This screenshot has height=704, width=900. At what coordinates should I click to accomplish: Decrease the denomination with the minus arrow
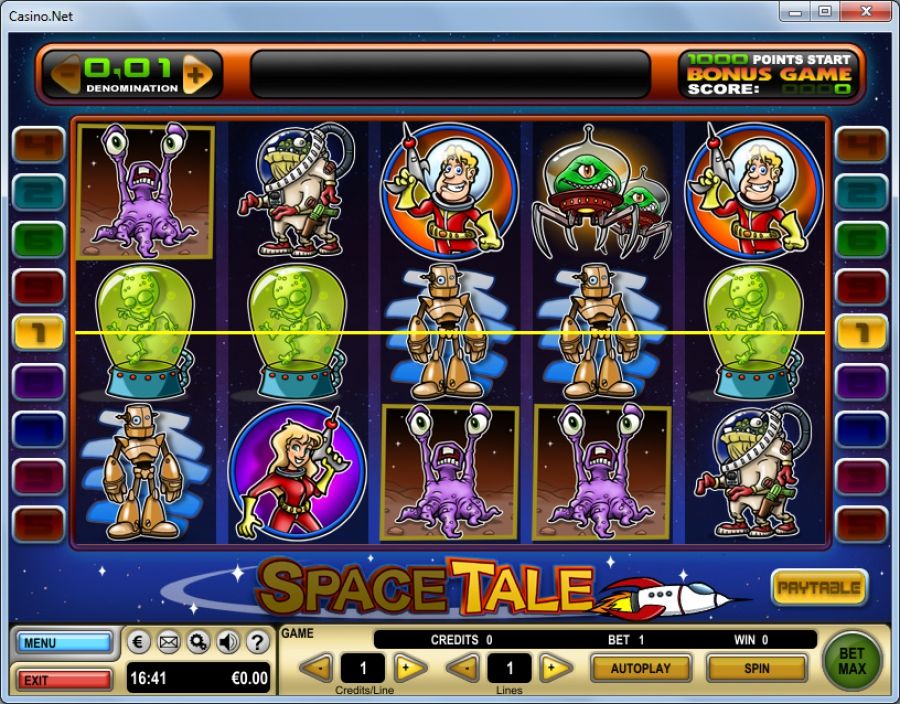(x=66, y=74)
